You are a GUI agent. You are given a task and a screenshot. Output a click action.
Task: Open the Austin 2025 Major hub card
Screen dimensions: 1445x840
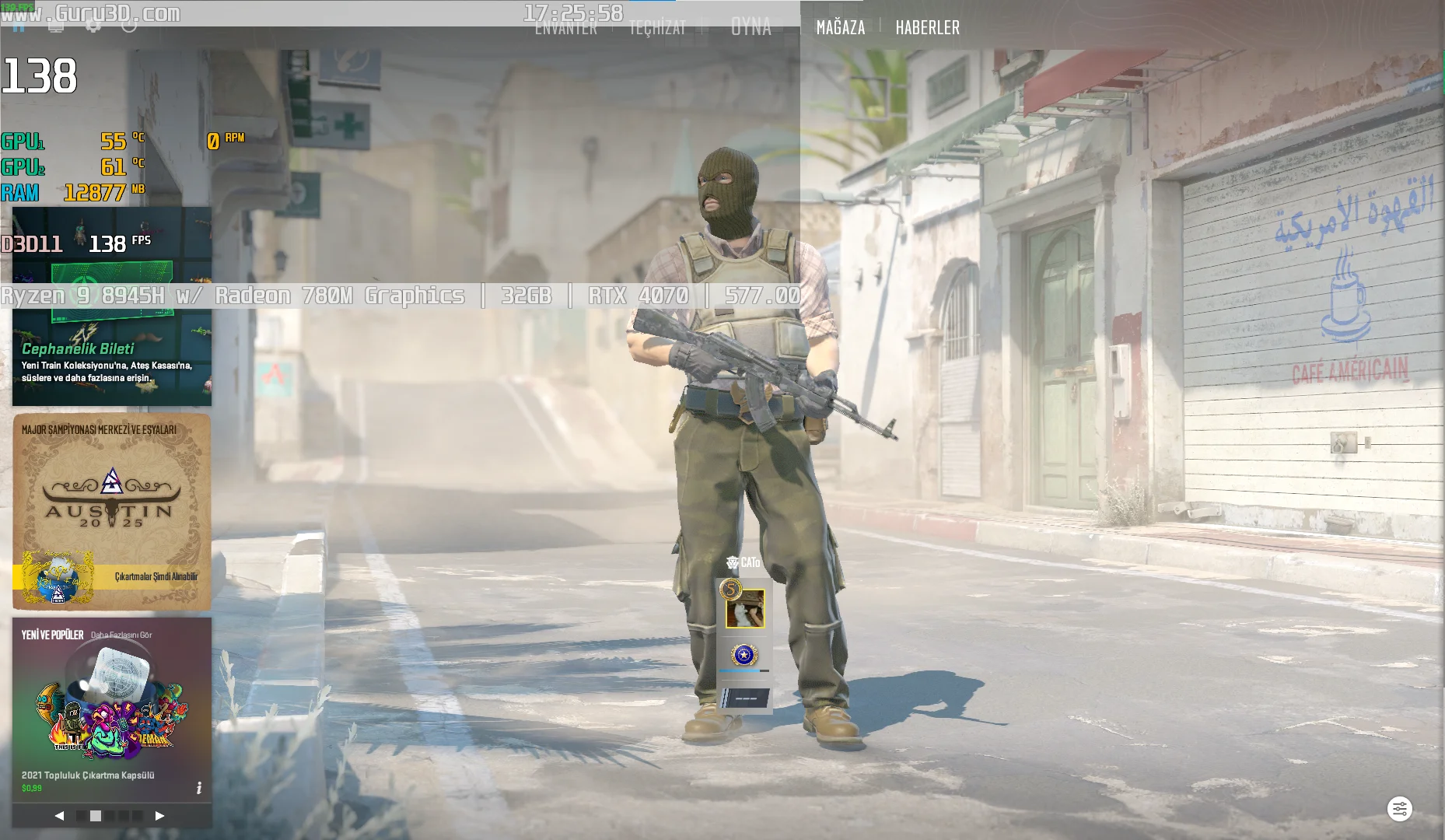[112, 511]
